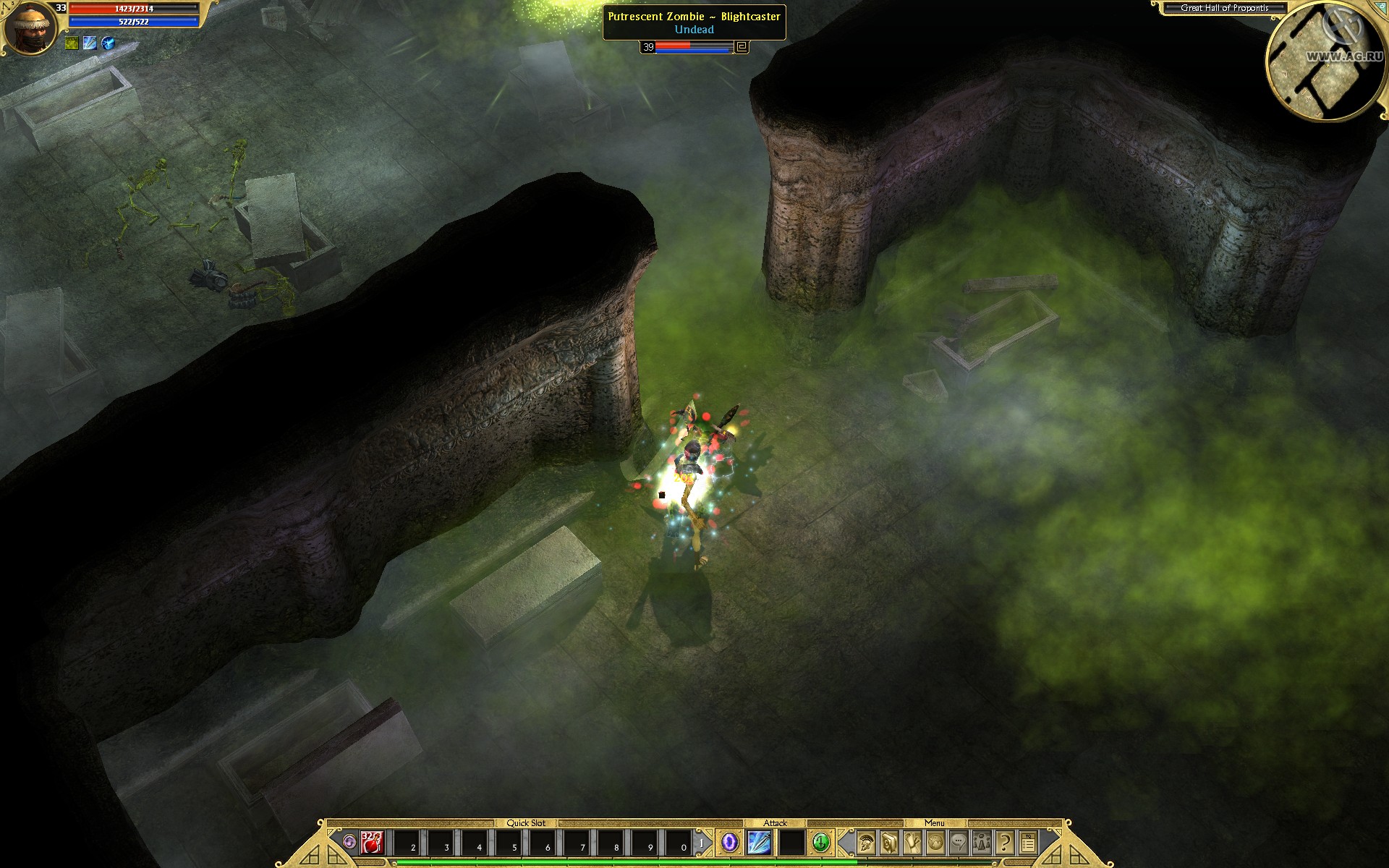Click the purple orb skill beside Attack
The width and height of the screenshot is (1389, 868).
[x=731, y=843]
